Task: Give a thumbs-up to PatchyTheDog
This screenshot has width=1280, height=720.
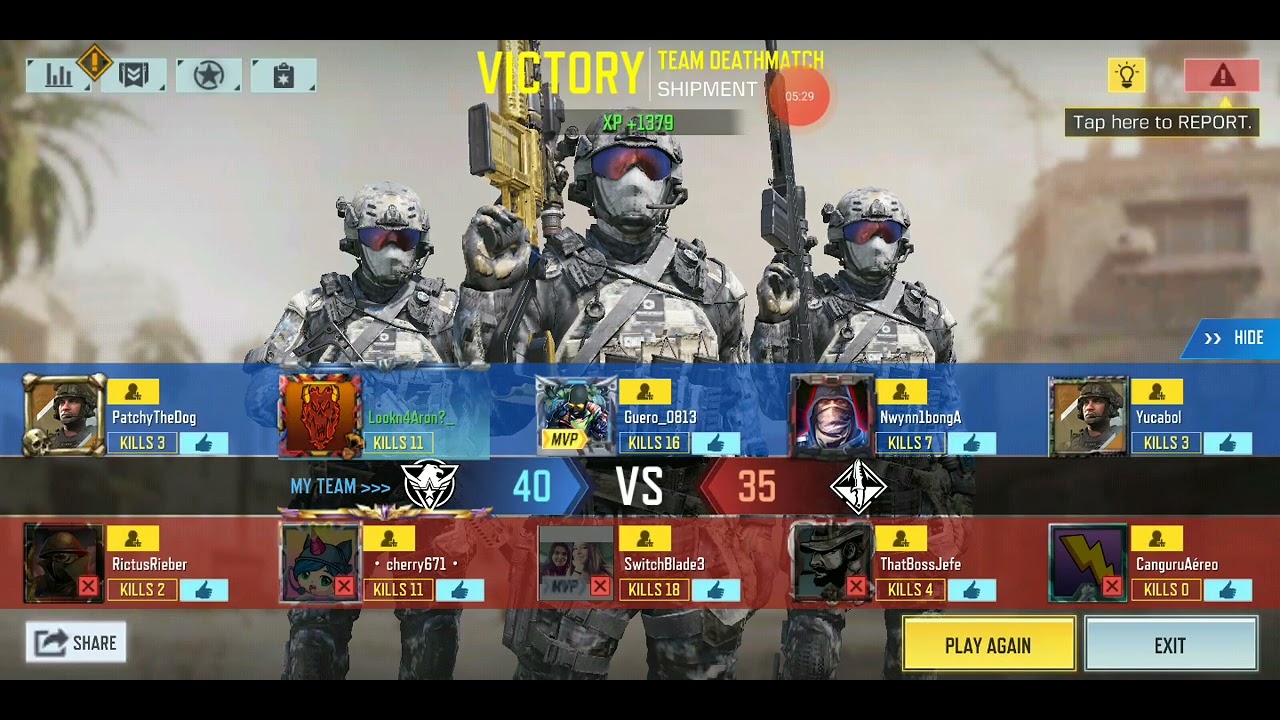Action: point(204,443)
